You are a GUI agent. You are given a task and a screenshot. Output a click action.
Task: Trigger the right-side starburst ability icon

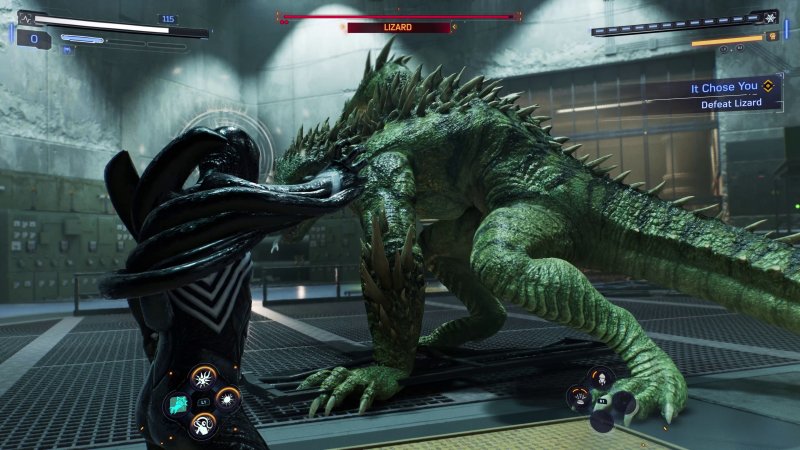228,398
